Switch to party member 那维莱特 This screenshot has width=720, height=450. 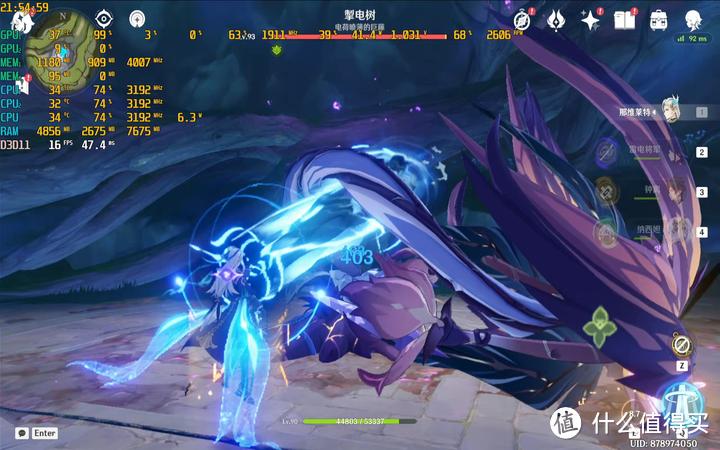[662, 112]
